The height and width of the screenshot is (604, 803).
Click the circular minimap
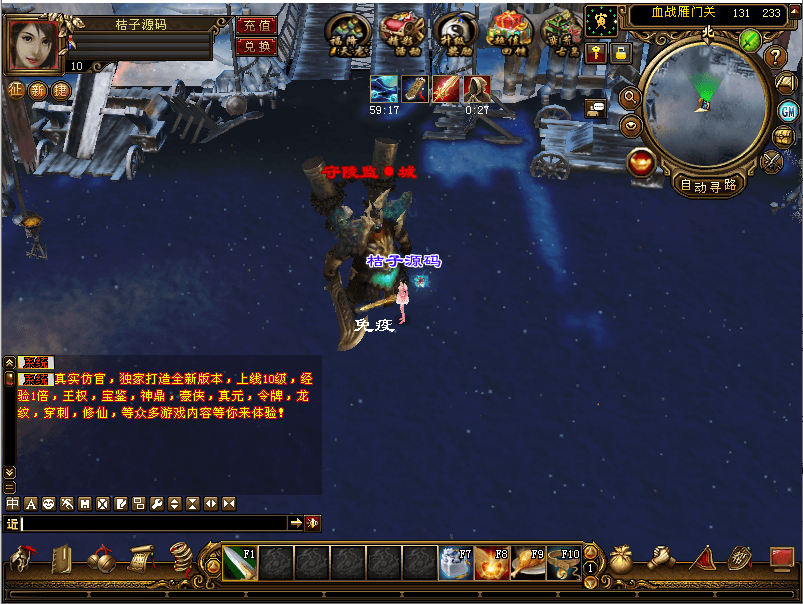coord(705,105)
